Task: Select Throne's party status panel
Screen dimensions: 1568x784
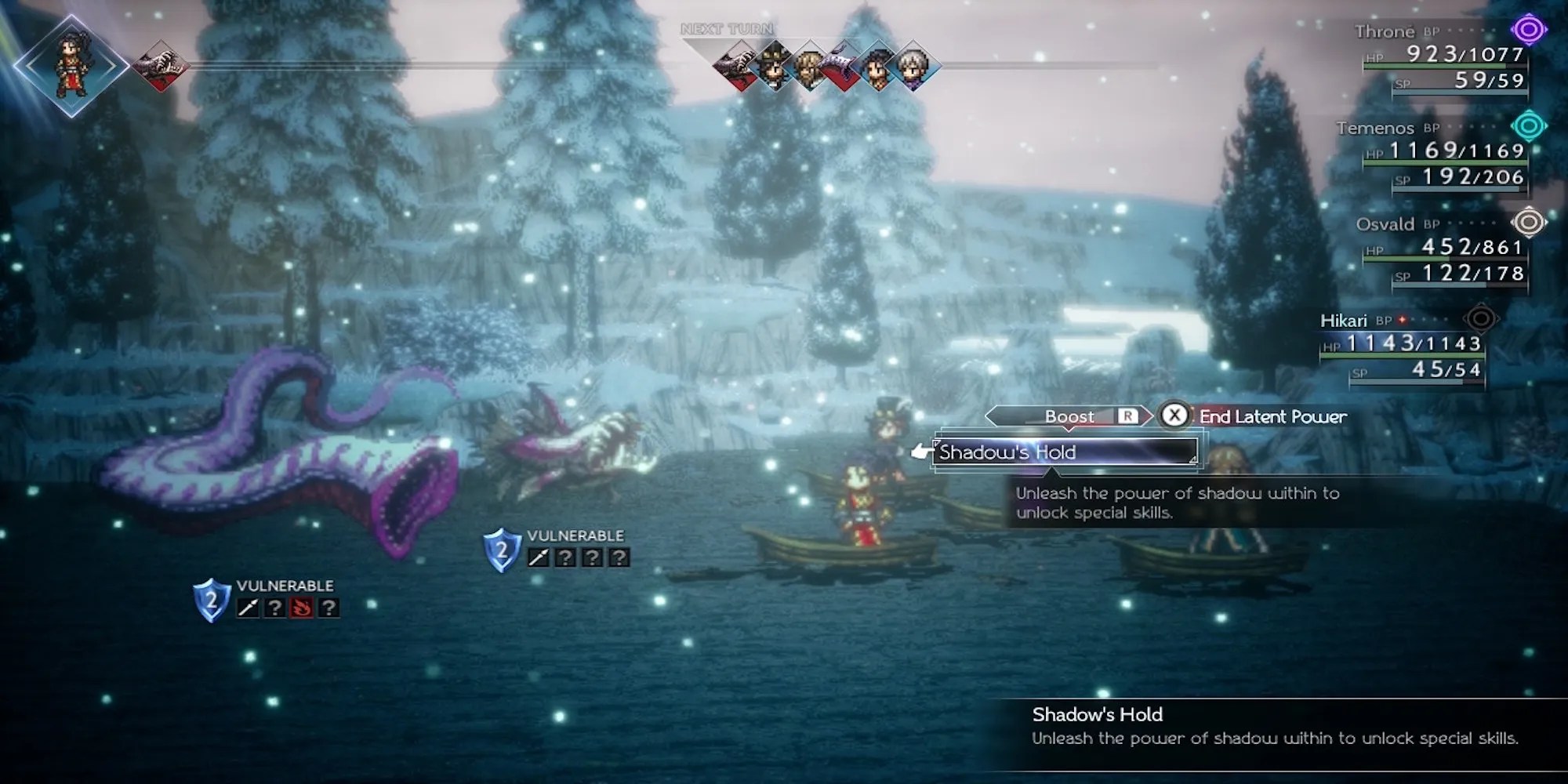Action: tap(1443, 56)
